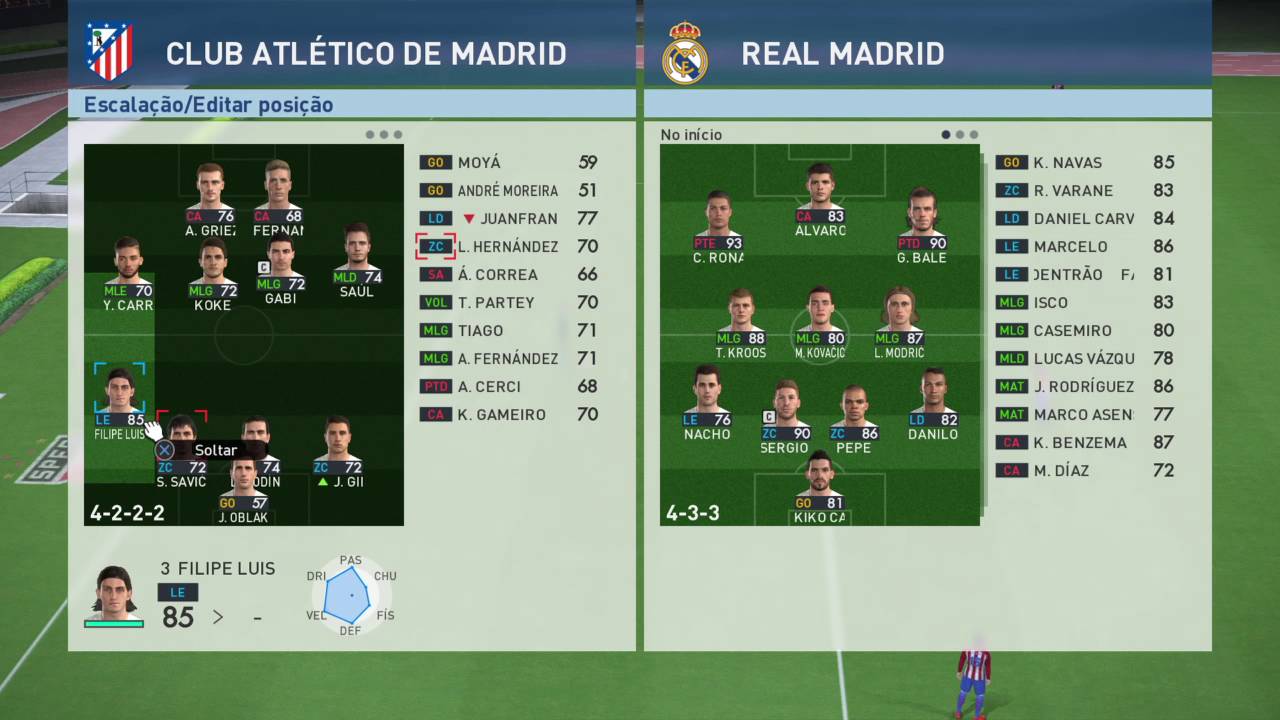Pick Y. Carrasco on the left wing

coord(127,270)
